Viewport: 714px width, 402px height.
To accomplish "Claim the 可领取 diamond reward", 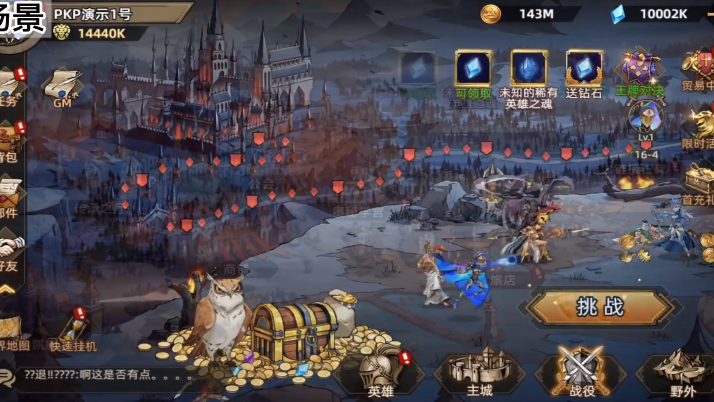I will tap(471, 72).
